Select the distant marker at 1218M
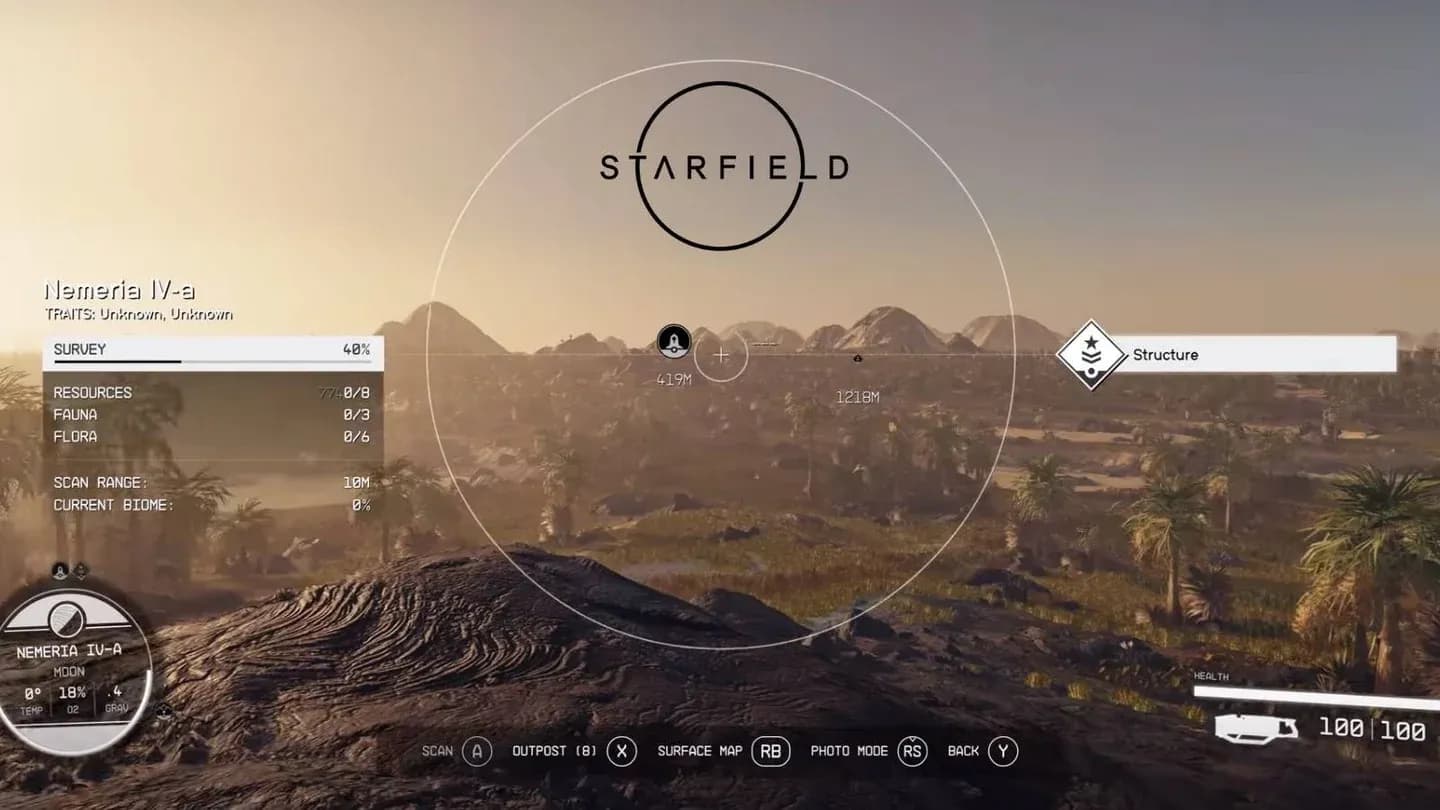The height and width of the screenshot is (810, 1440). [857, 358]
